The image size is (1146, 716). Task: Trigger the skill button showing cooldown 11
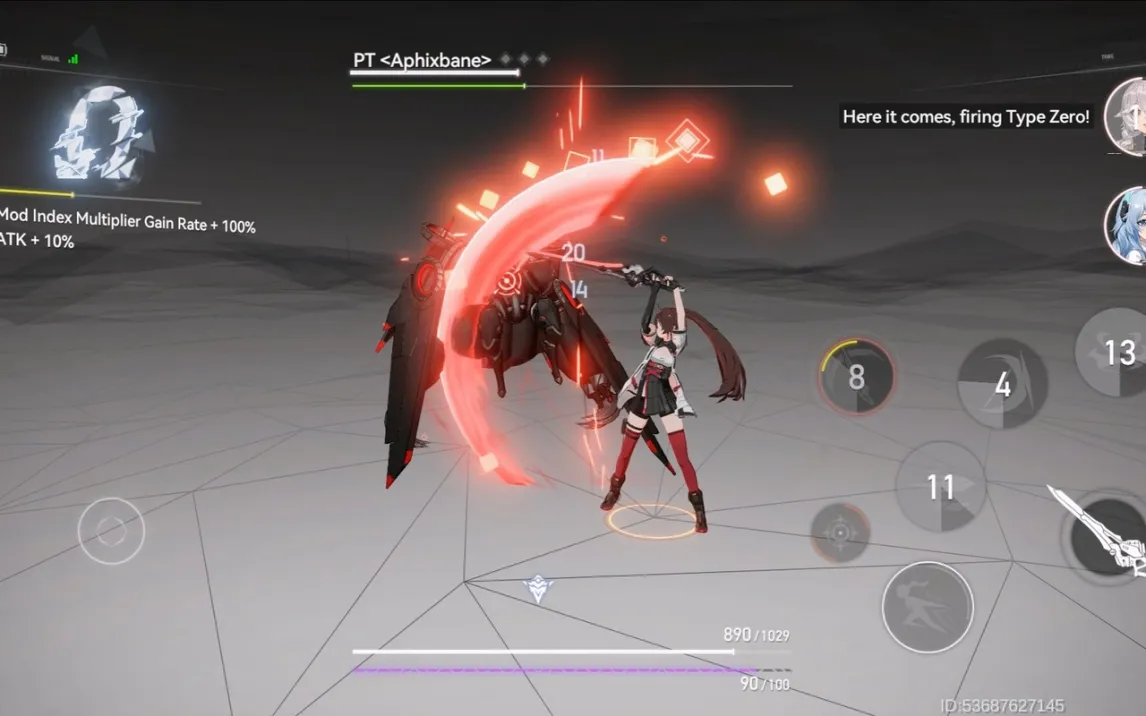(940, 487)
